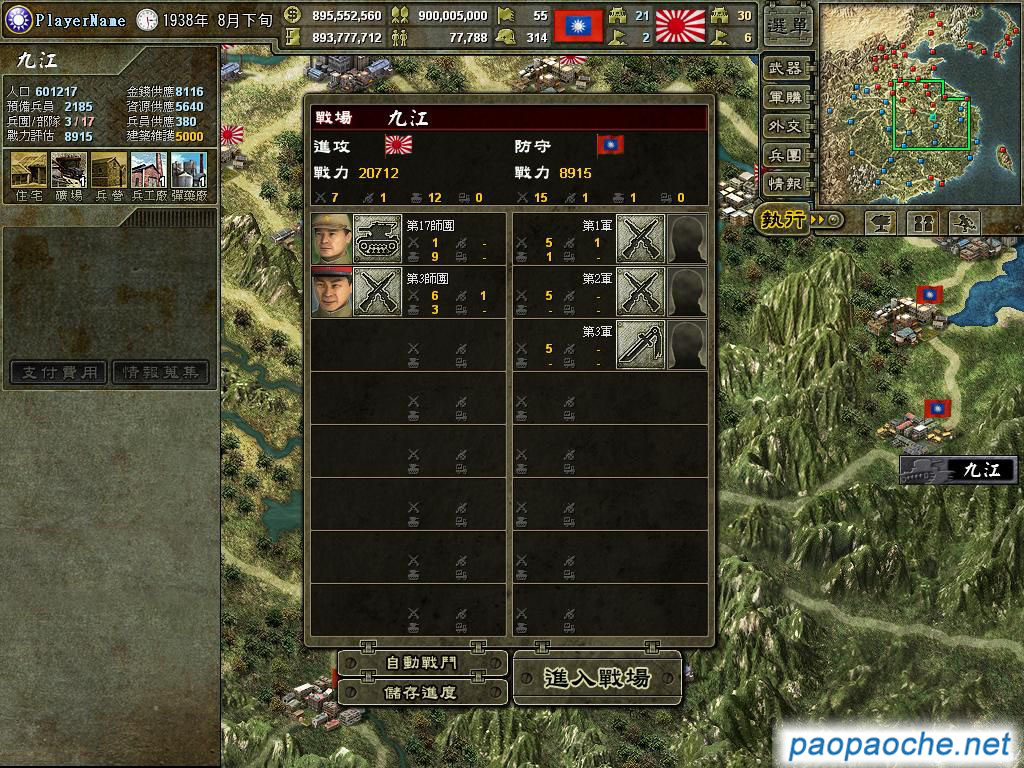Open the 兵團 army corps panel
Screen dimensions: 1024x768
click(x=786, y=156)
